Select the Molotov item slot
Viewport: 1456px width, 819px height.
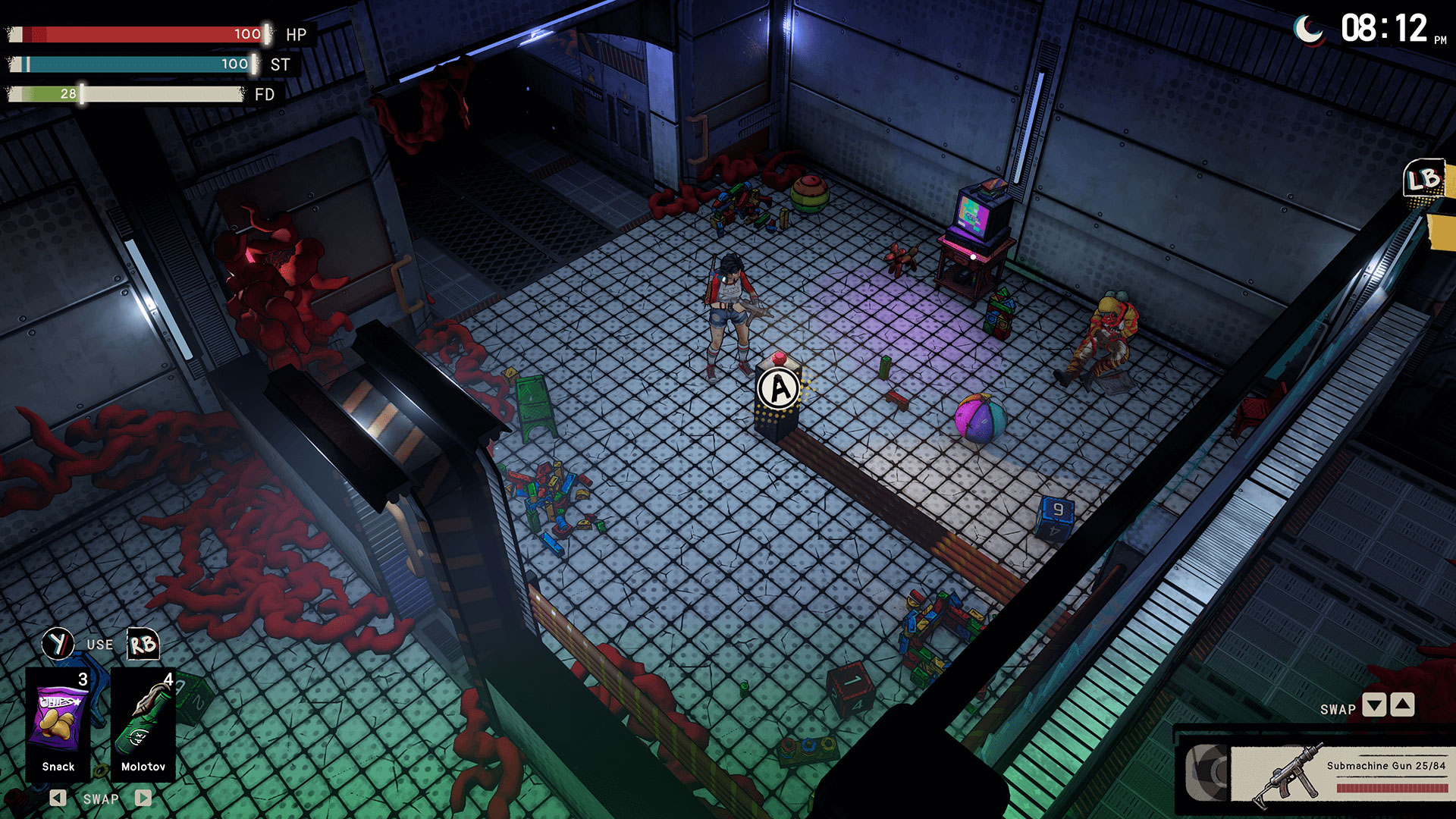(x=143, y=724)
